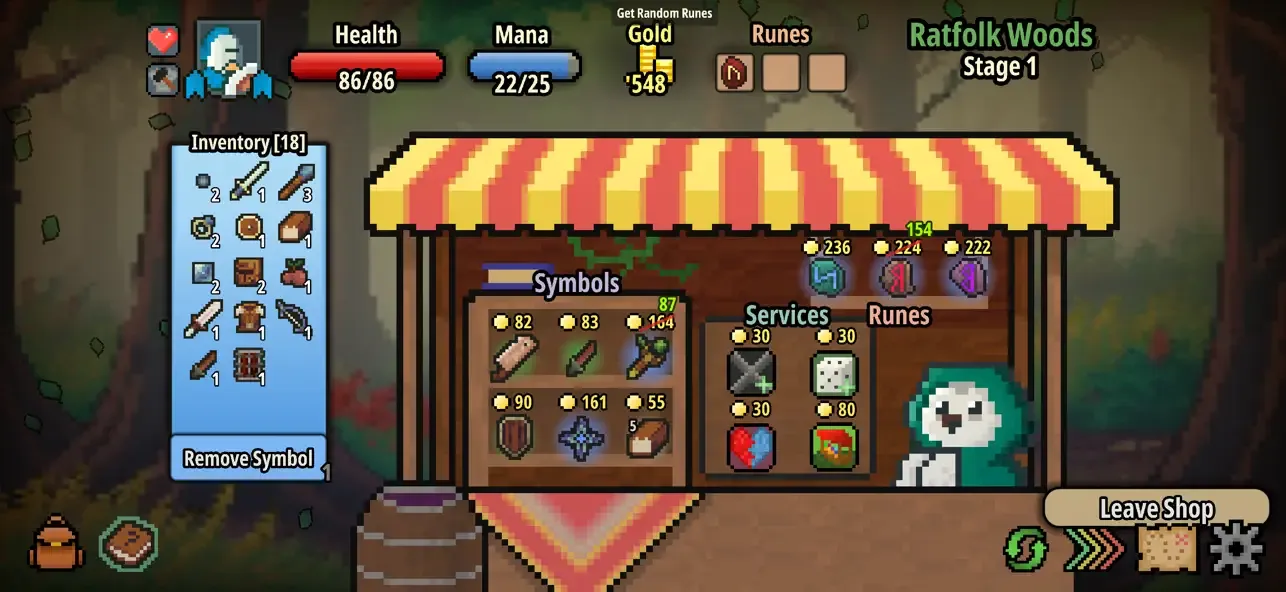Buy the discounted leafy staff symbol
The width and height of the screenshot is (1286, 592).
click(x=648, y=357)
